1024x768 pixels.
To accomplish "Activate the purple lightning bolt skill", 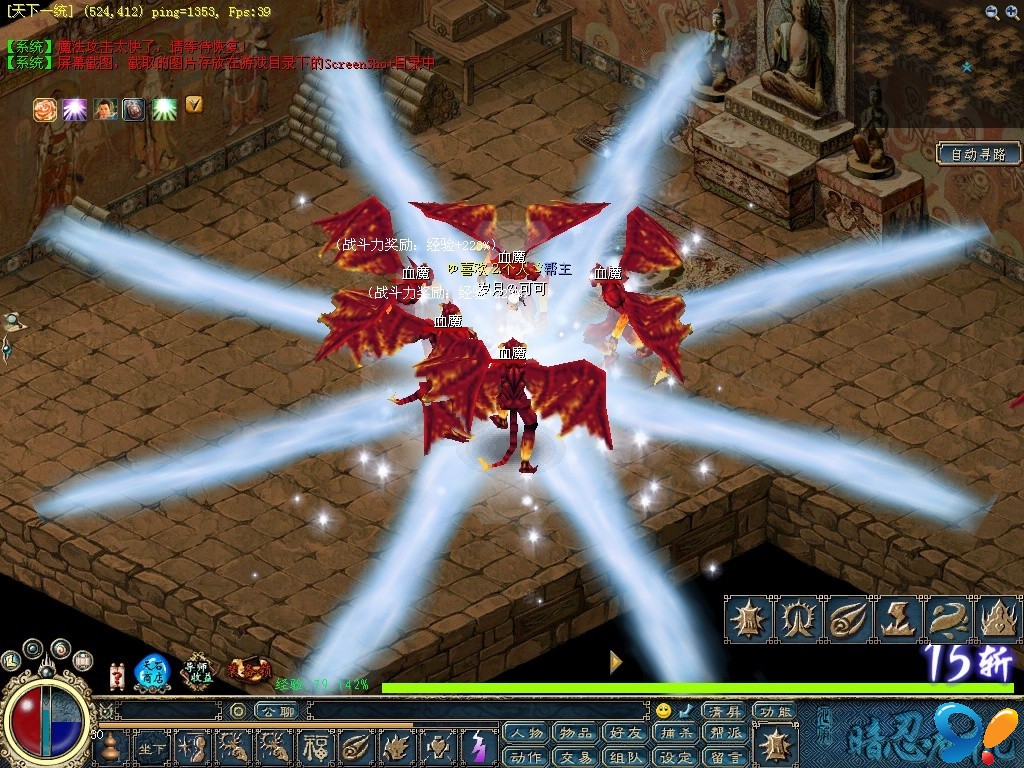I will (478, 747).
